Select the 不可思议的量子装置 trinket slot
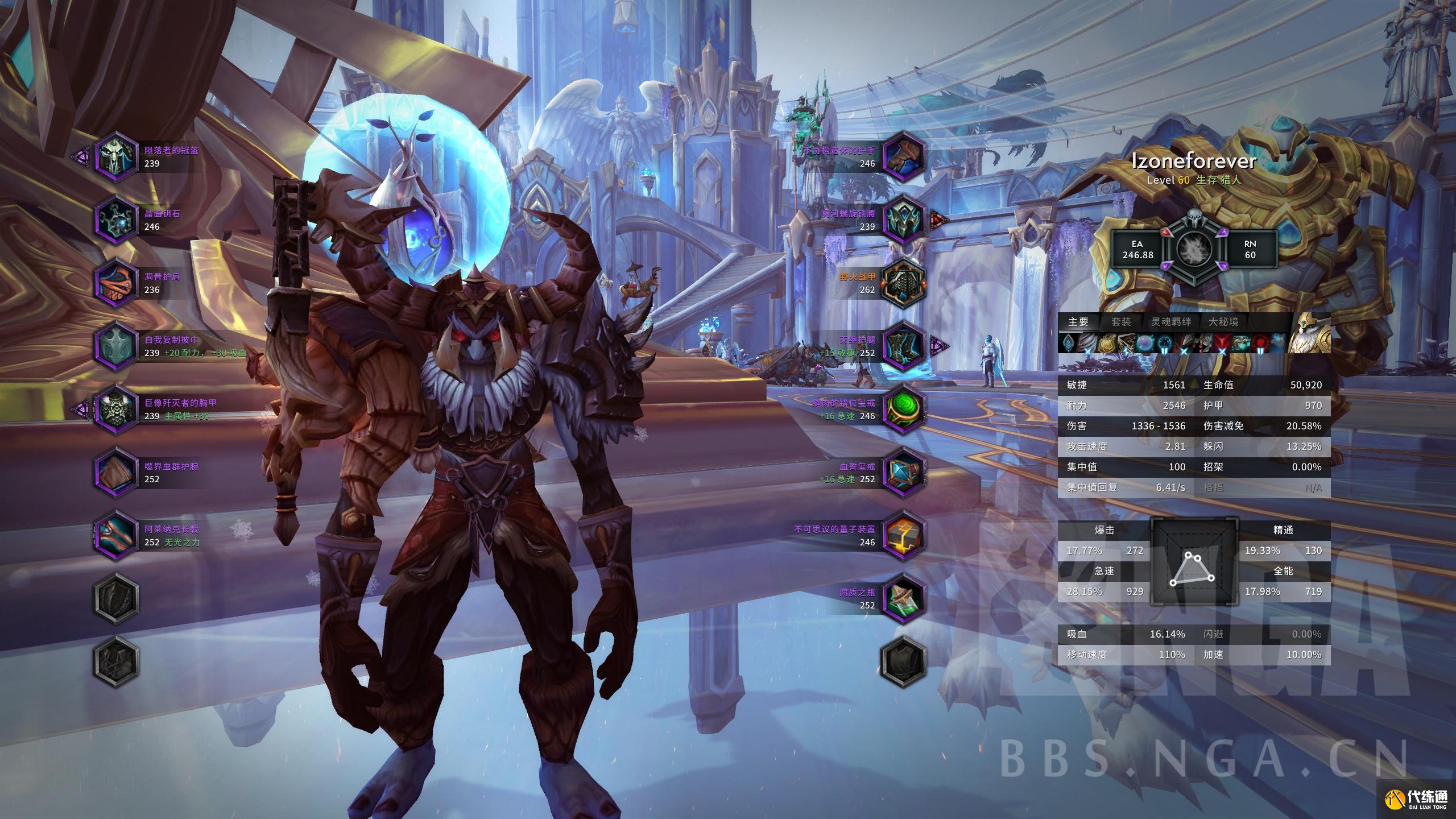This screenshot has width=1456, height=819. pyautogui.click(x=903, y=535)
